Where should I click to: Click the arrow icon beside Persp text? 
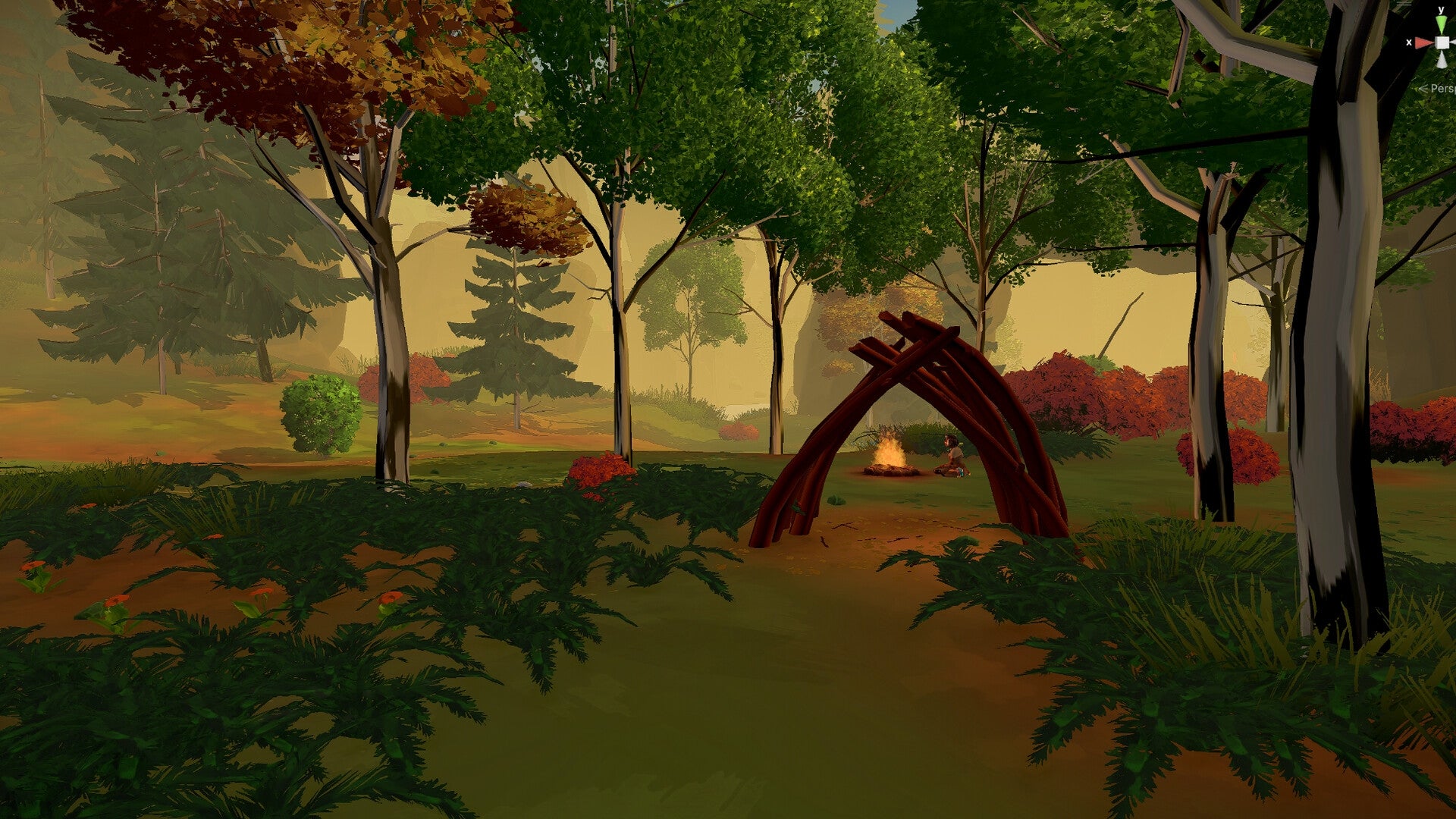[x=1423, y=89]
